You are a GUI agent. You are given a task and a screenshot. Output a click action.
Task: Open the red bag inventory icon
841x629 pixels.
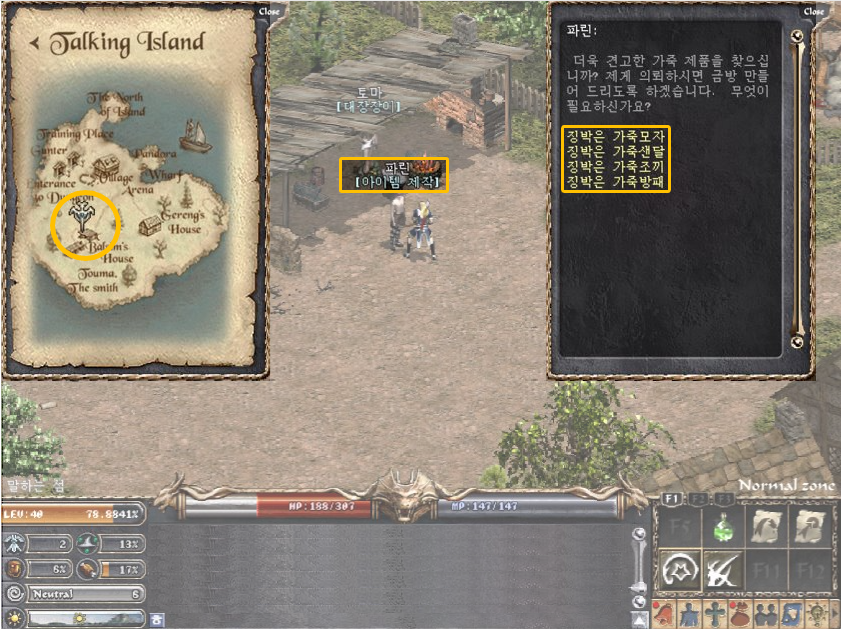point(739,611)
